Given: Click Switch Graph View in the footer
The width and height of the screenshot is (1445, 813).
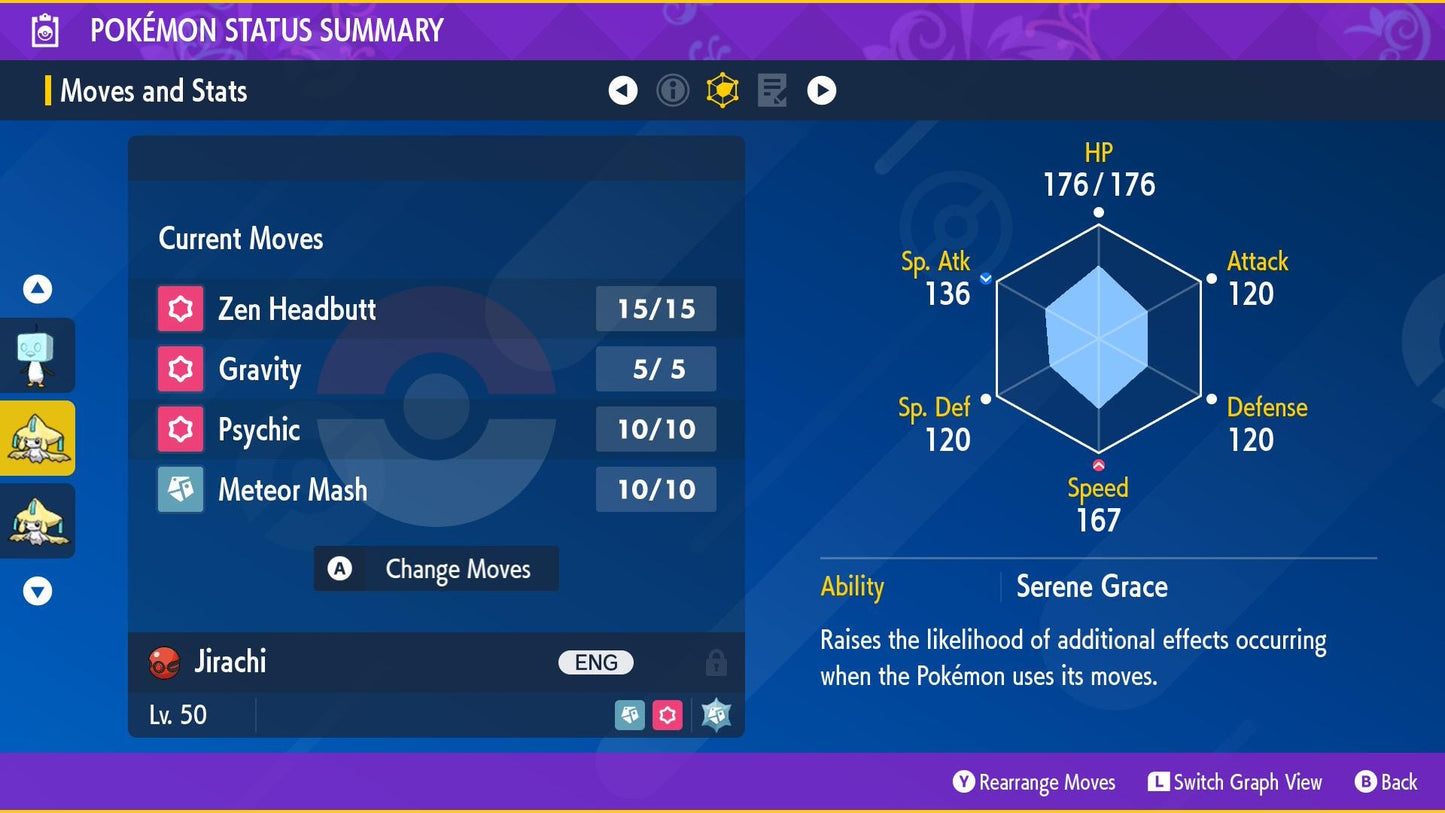Looking at the screenshot, I should point(1235,782).
